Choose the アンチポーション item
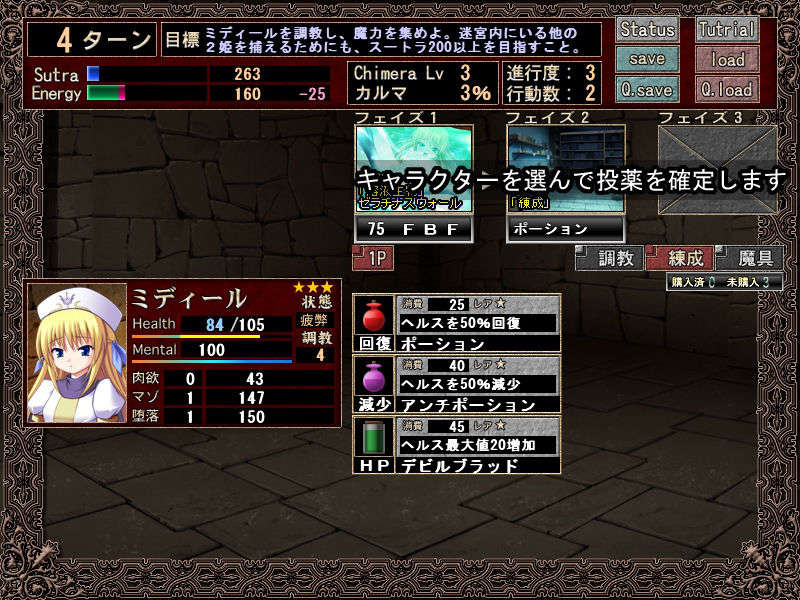This screenshot has width=800, height=600. tap(457, 384)
